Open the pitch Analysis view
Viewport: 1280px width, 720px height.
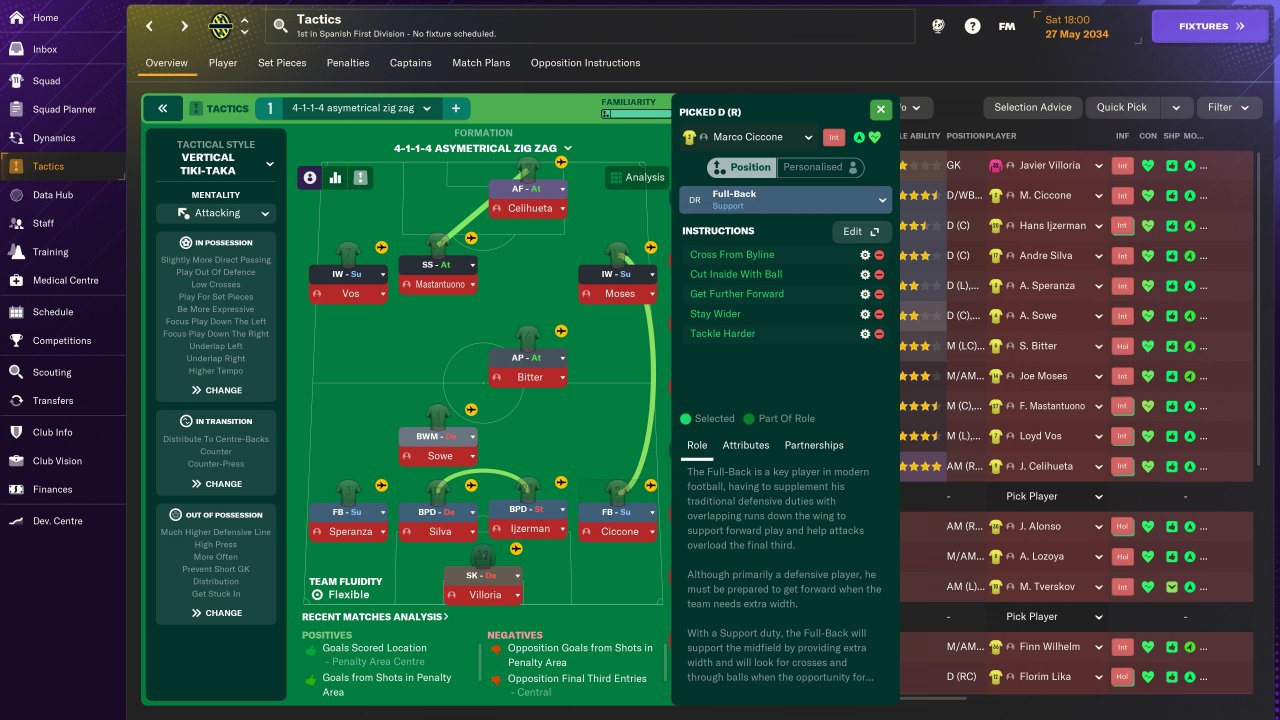636,177
